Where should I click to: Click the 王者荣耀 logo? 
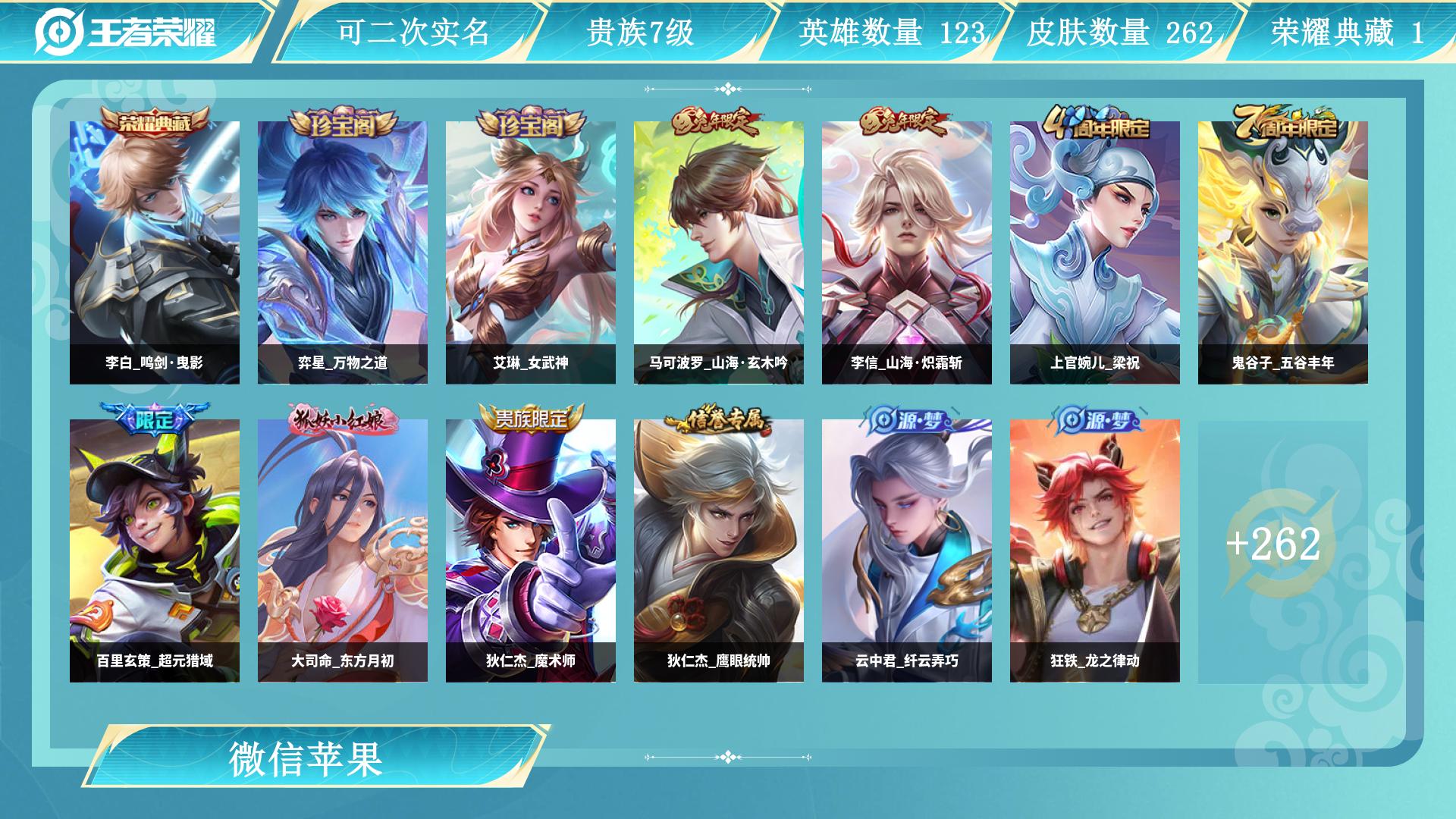click(x=126, y=32)
